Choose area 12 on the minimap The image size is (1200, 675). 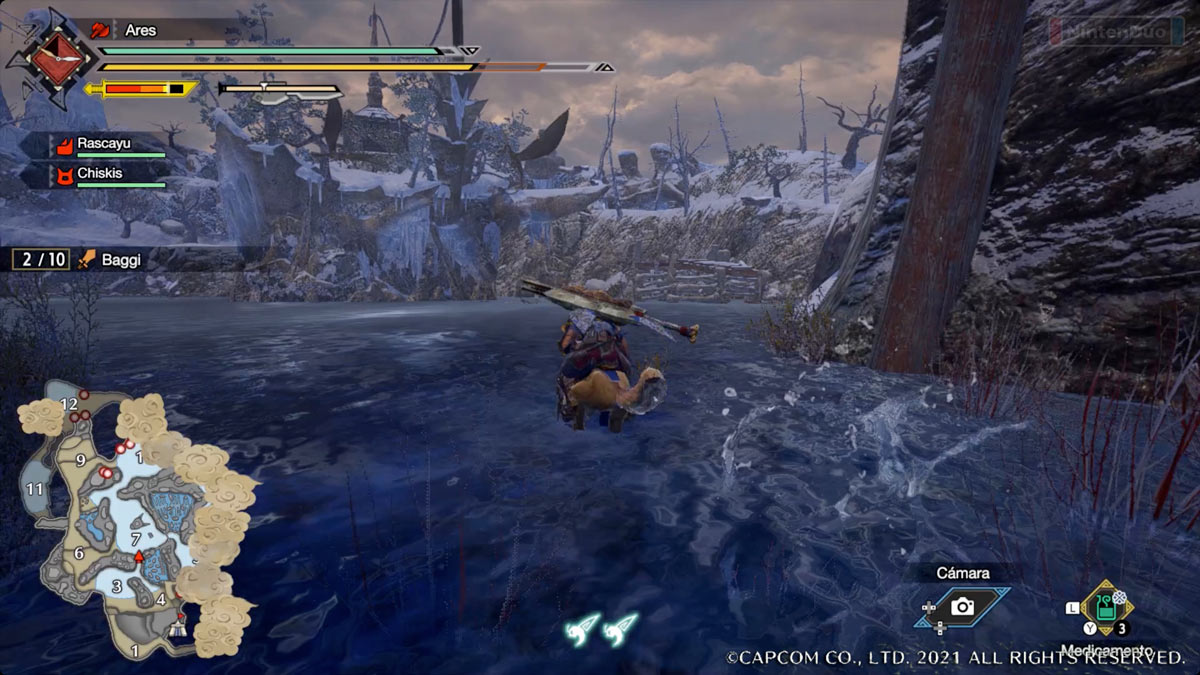coord(69,404)
